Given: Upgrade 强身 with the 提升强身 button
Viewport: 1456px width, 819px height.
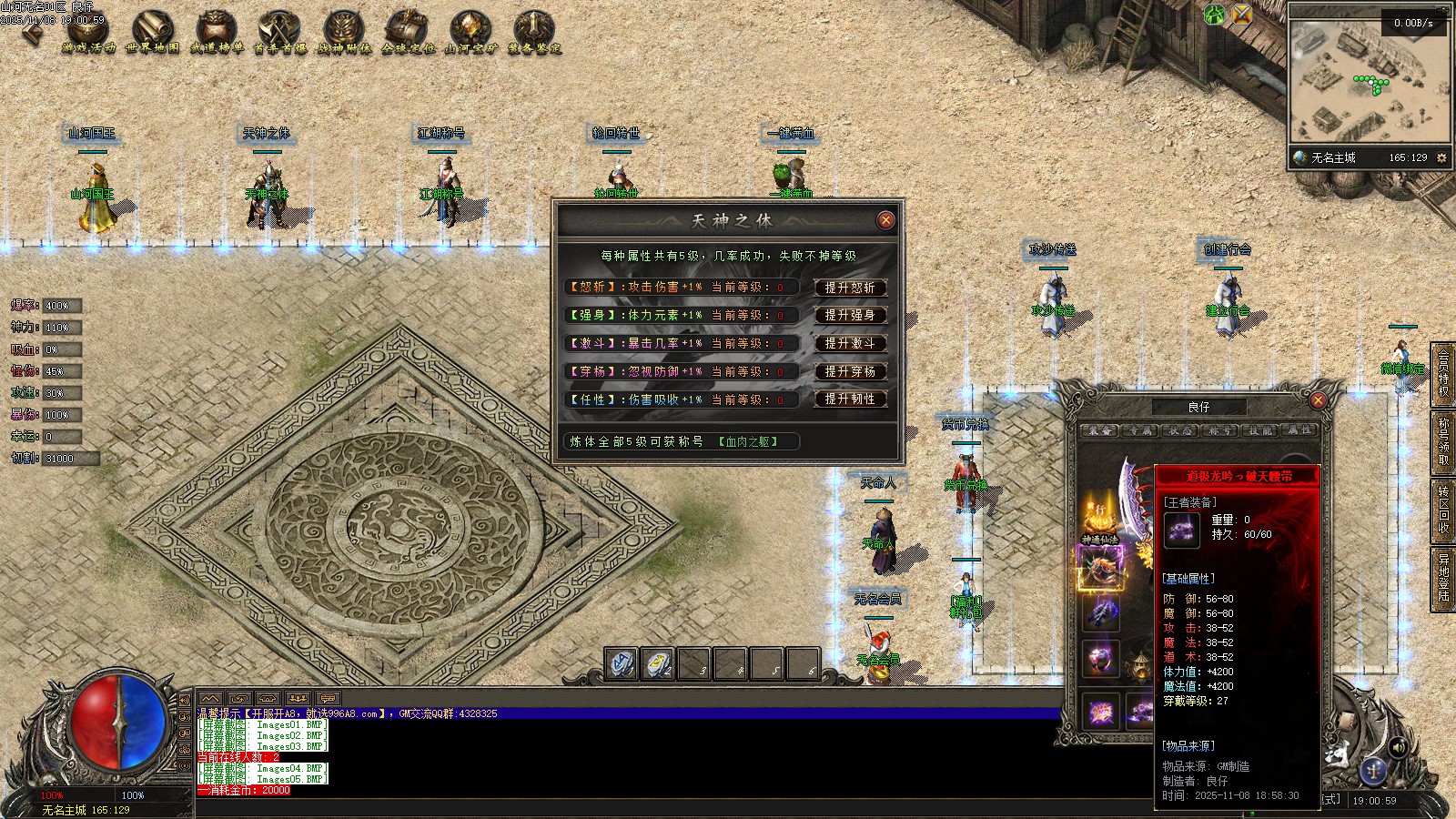Looking at the screenshot, I should coord(849,316).
